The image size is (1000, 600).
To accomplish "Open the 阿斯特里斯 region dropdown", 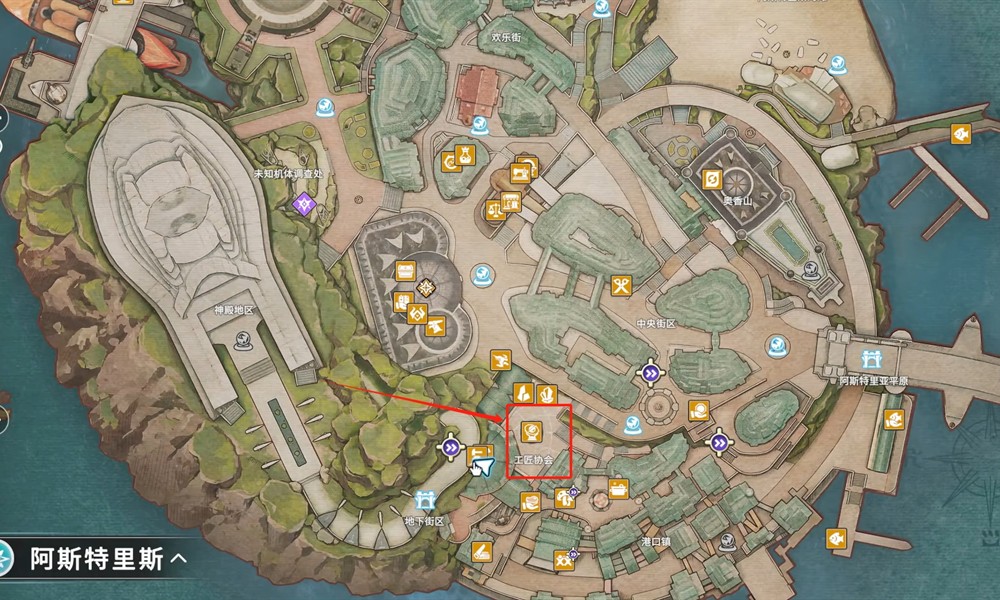I will tap(98, 558).
